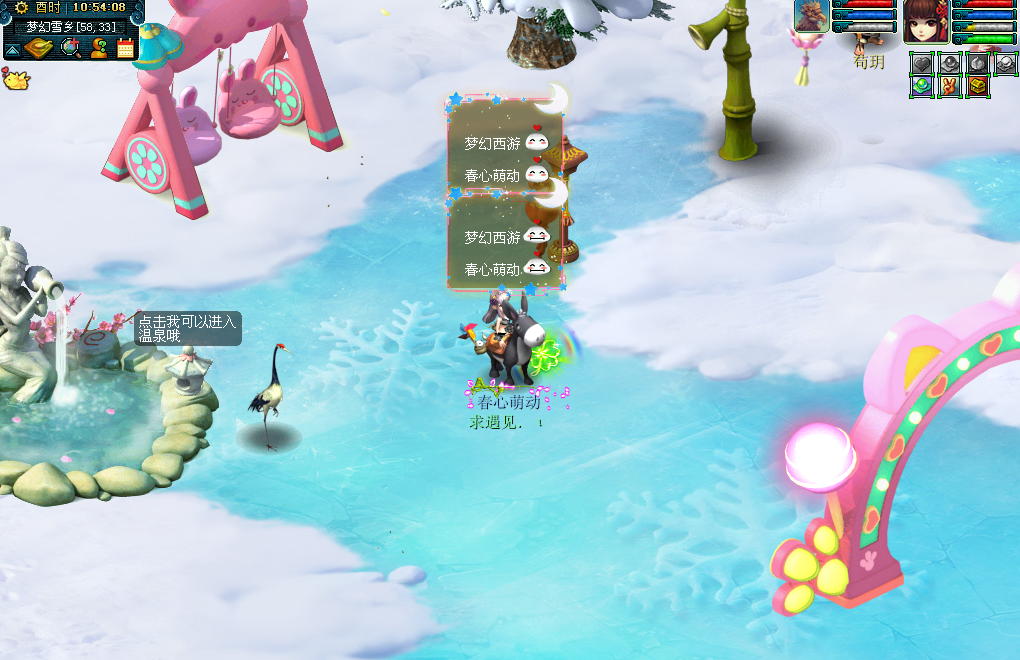The width and height of the screenshot is (1020, 660).
Task: Open the calendar activity icon
Action: (x=126, y=47)
